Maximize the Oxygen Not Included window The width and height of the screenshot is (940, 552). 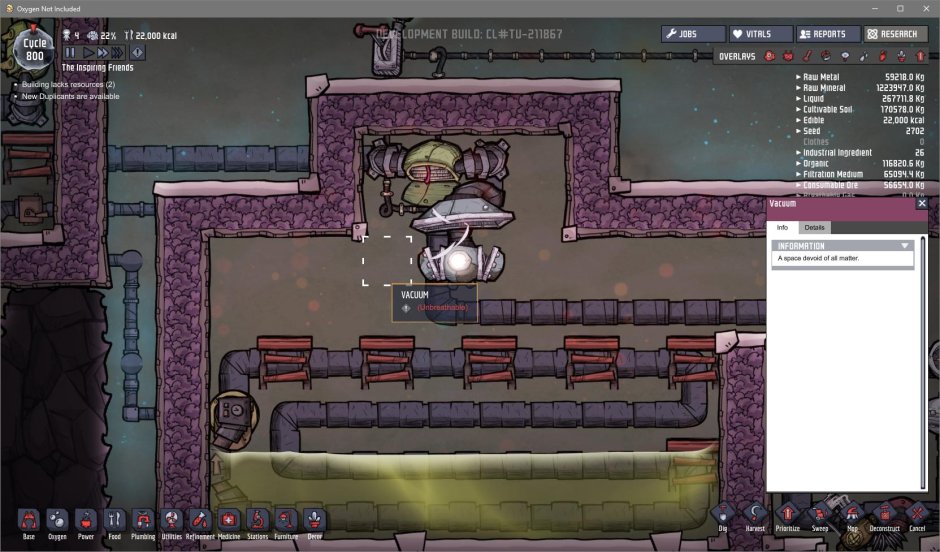(x=899, y=9)
